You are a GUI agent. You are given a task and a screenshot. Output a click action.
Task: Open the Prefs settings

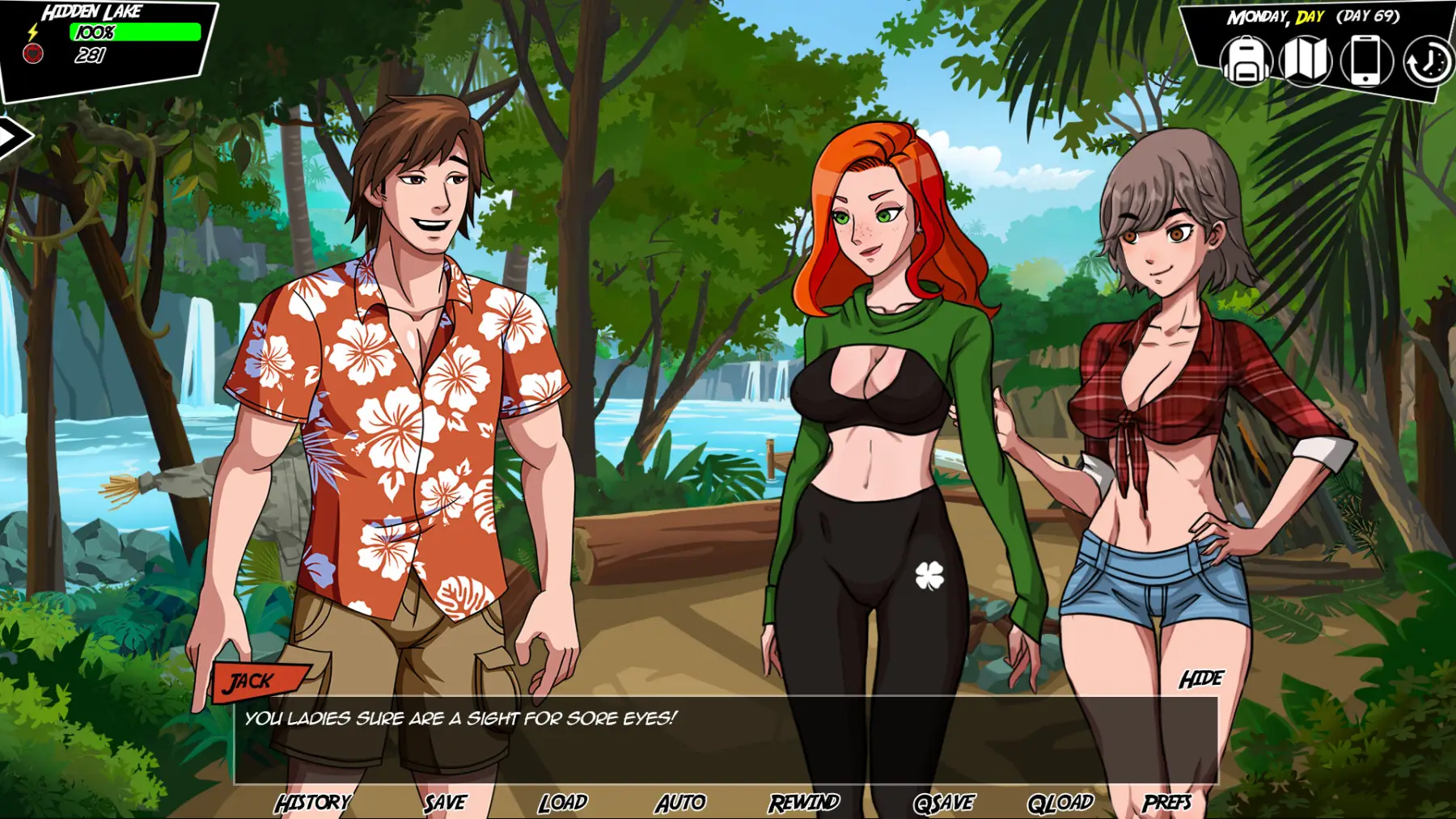point(1166,802)
